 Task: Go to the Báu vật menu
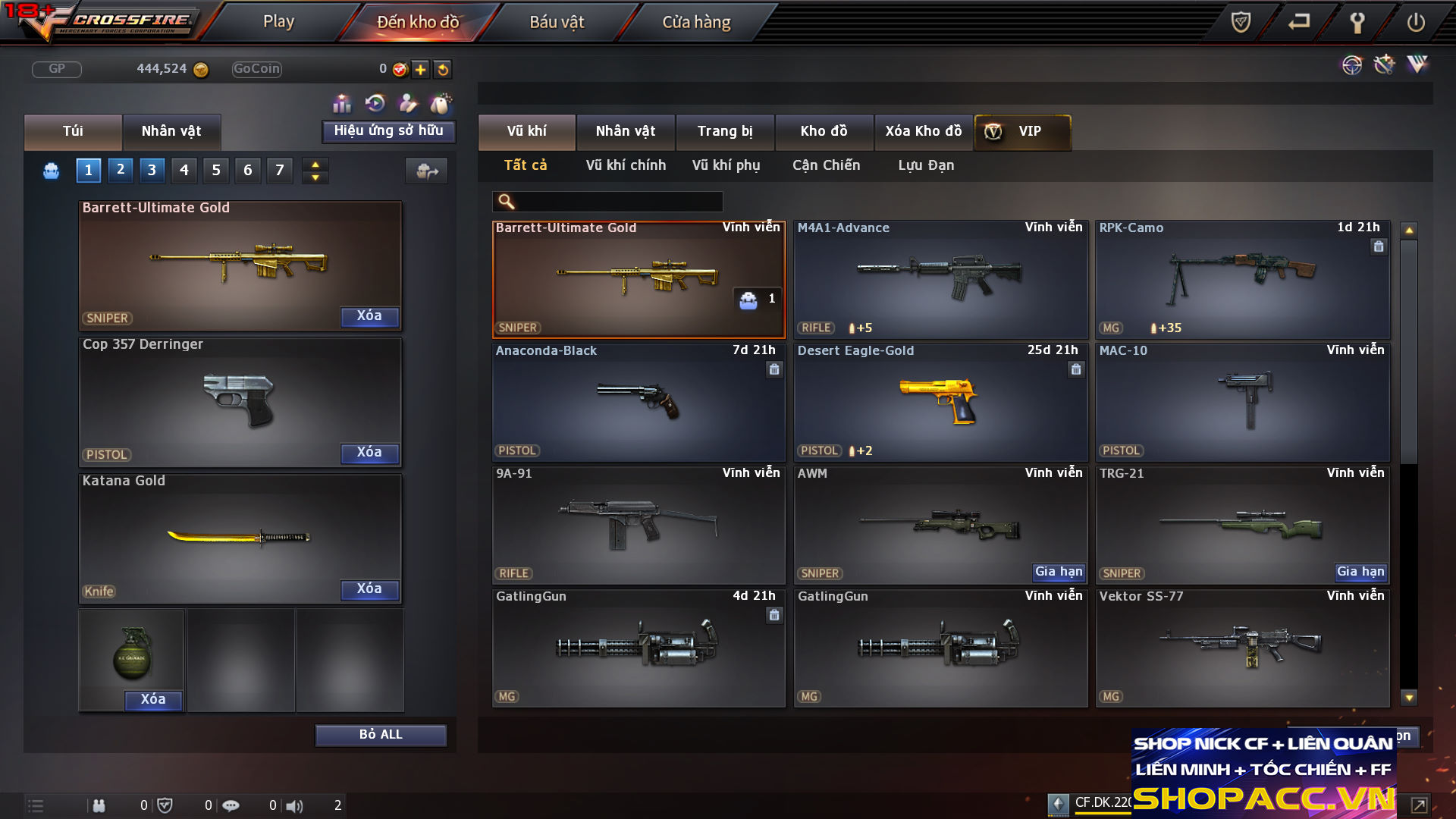point(557,22)
